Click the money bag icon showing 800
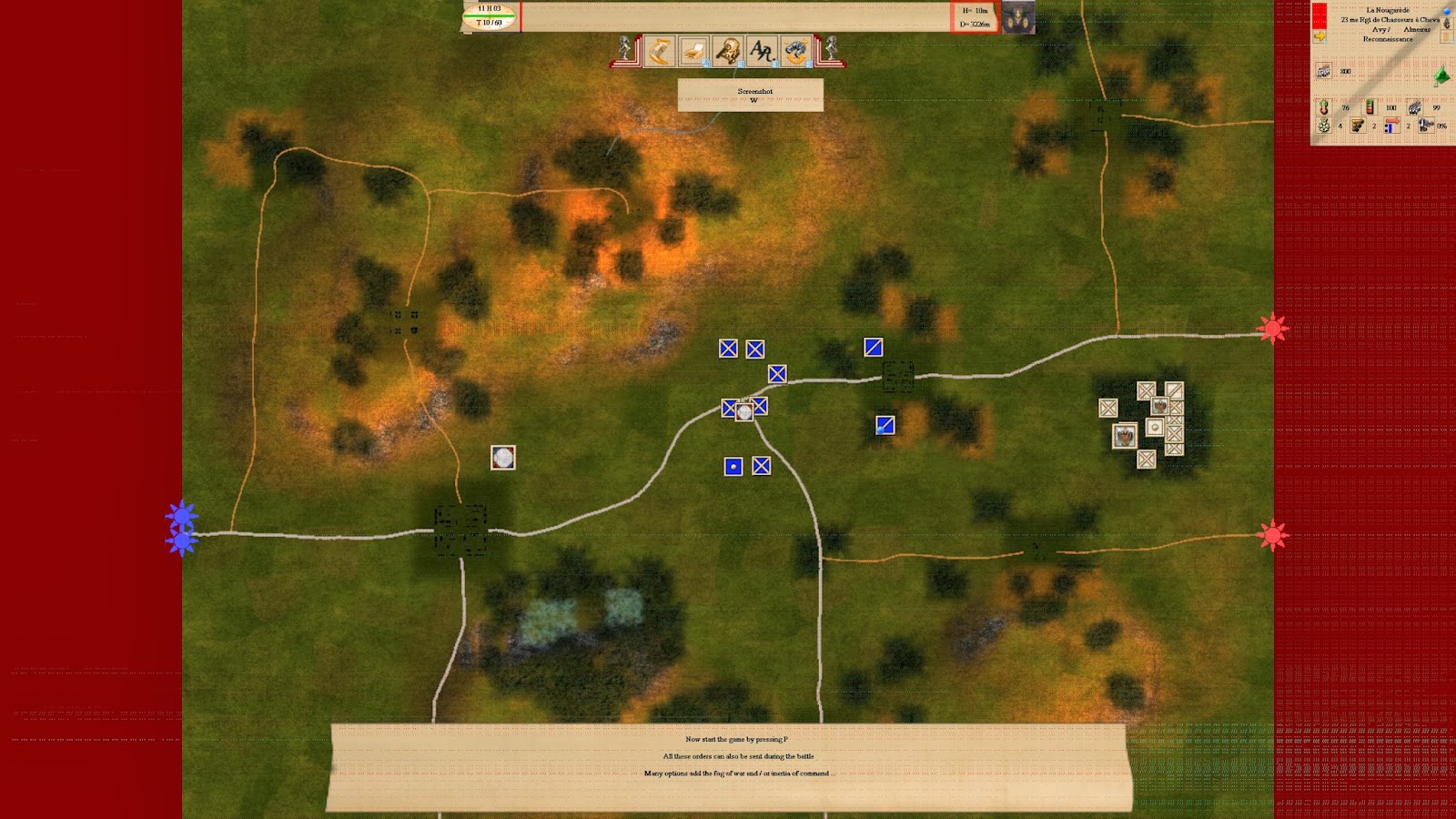1456x819 pixels. click(1324, 71)
